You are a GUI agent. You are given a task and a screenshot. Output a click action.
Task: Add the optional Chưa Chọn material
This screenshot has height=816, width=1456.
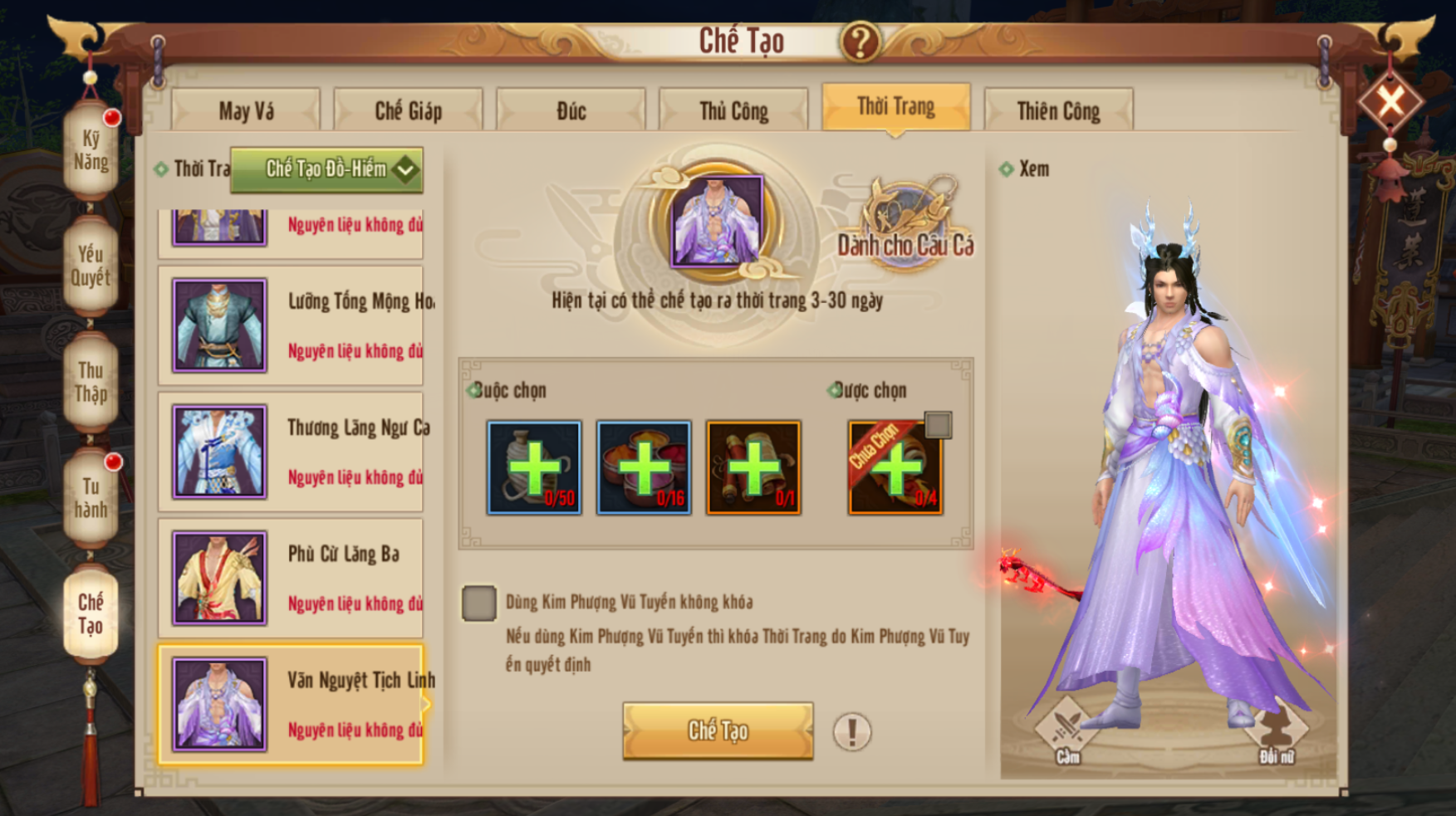[x=895, y=469]
